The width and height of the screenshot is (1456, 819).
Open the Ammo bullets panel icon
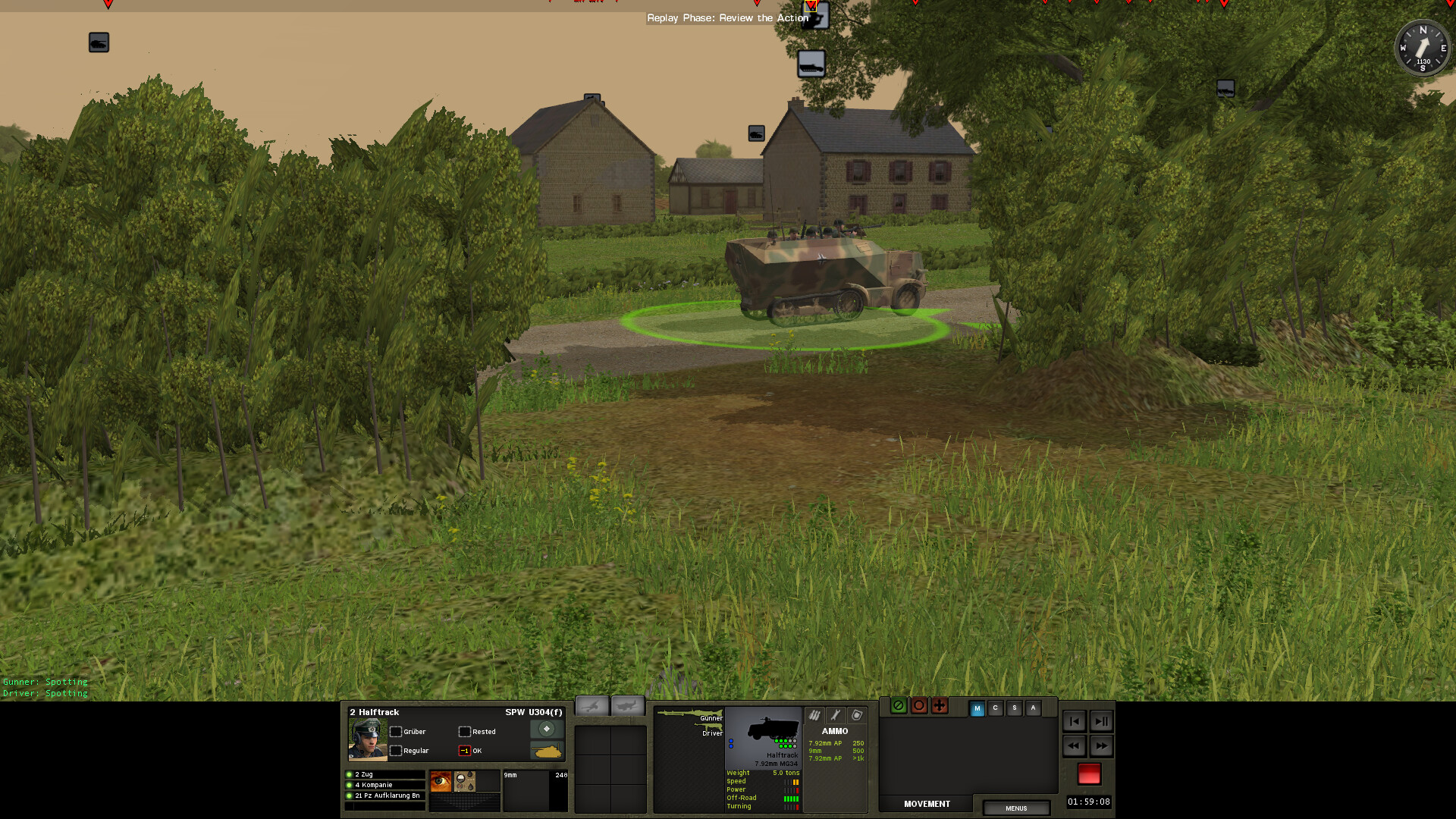(814, 715)
